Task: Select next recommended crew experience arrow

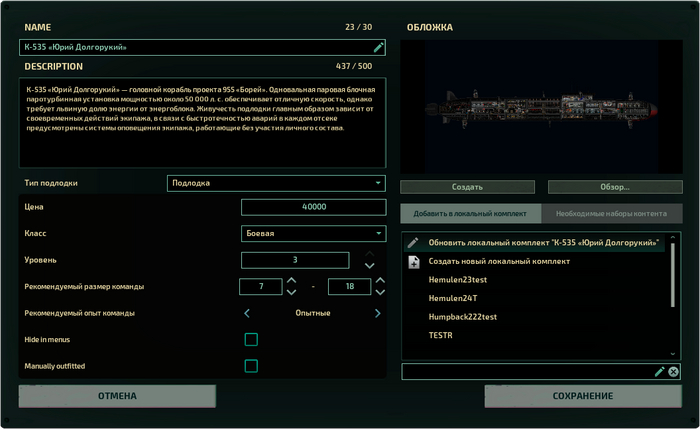Action: tap(377, 314)
